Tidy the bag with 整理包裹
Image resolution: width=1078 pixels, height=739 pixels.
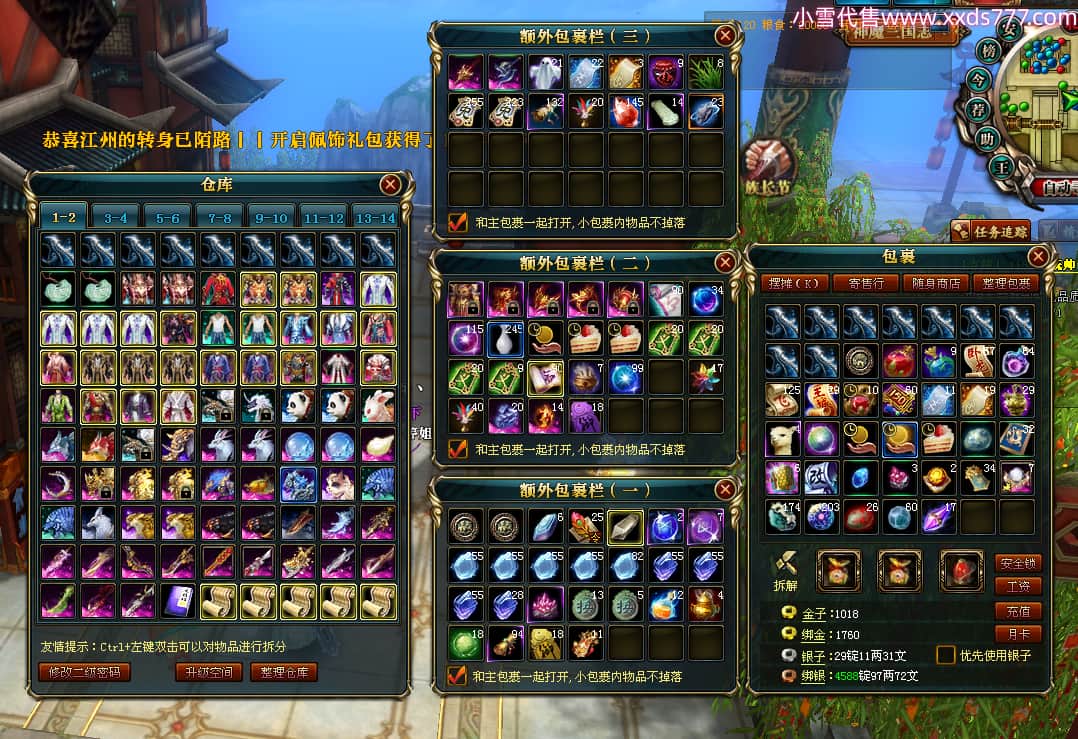tap(1003, 283)
